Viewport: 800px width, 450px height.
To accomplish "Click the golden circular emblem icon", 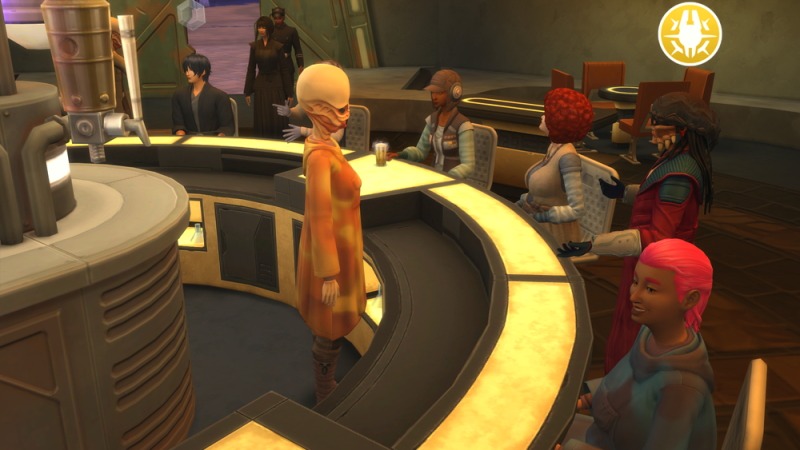I will [x=689, y=34].
